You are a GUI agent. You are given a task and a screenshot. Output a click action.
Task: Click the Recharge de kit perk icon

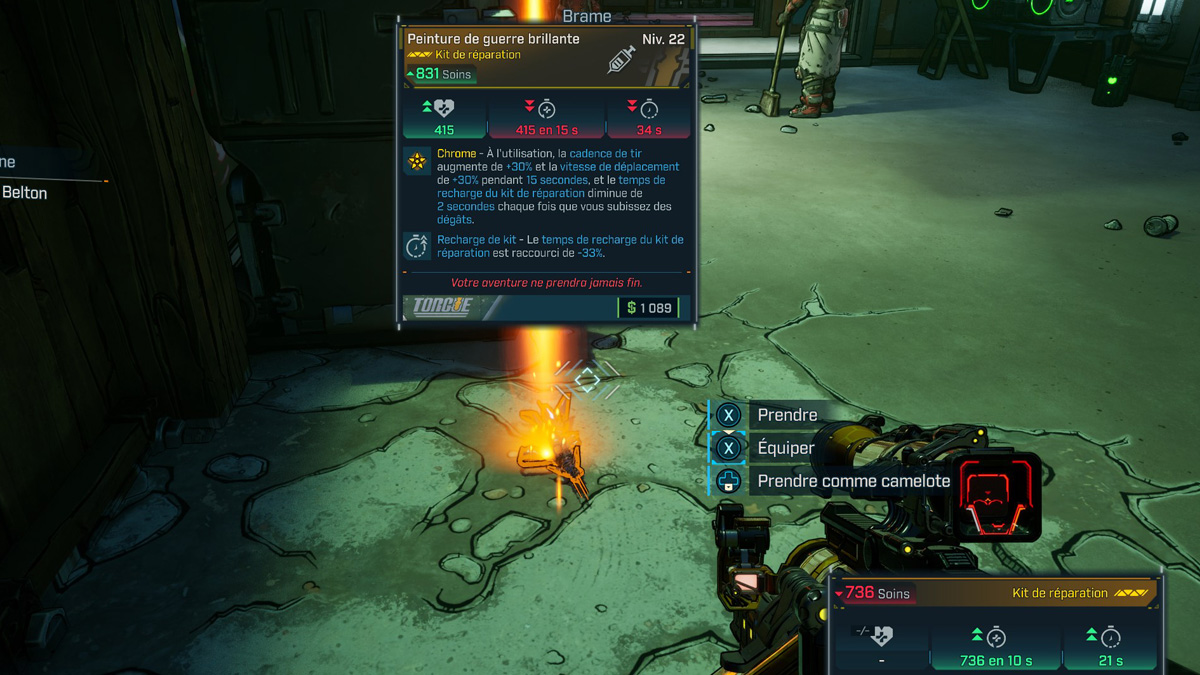pyautogui.click(x=417, y=246)
